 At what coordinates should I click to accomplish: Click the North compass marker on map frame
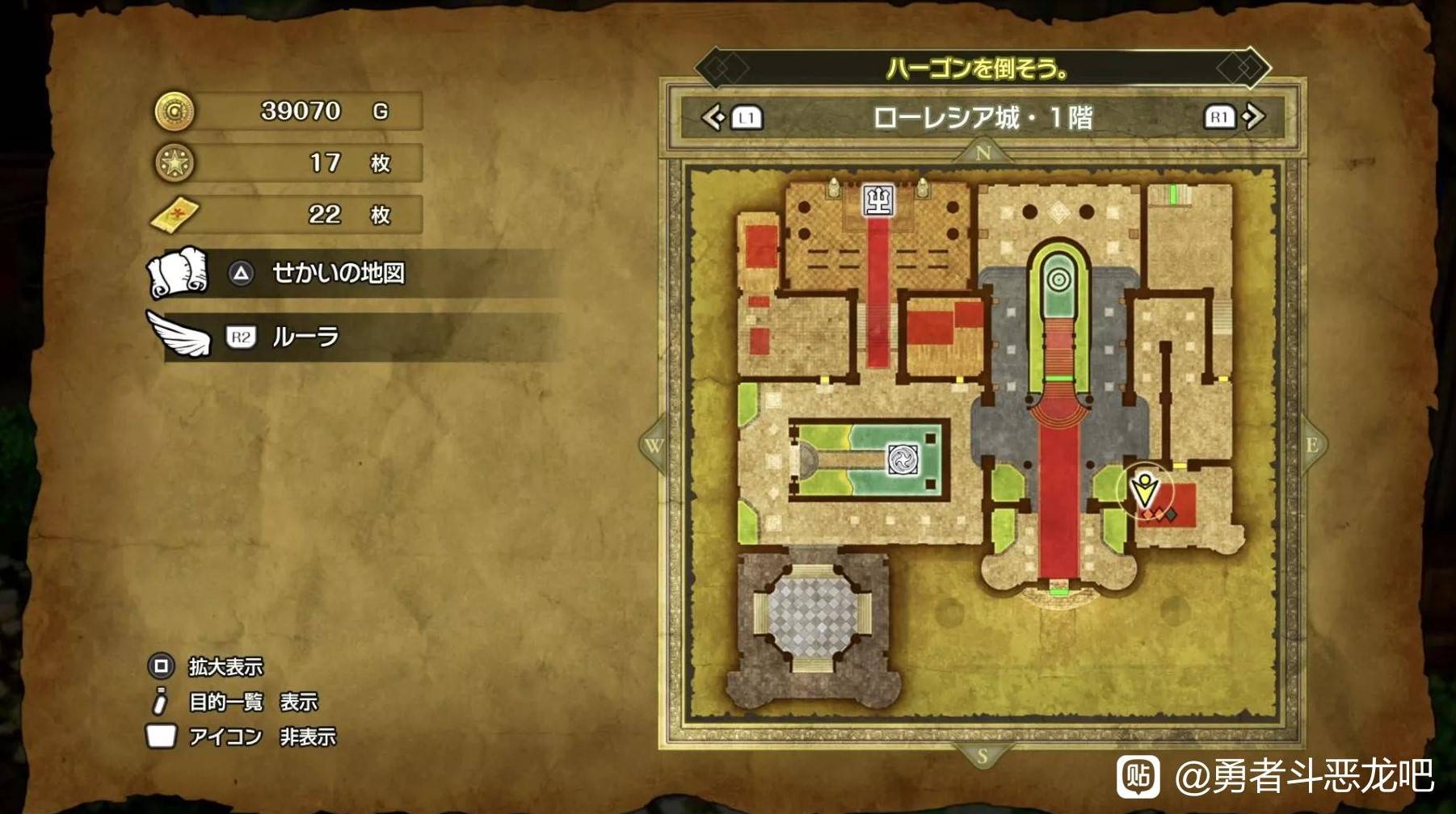(x=983, y=153)
